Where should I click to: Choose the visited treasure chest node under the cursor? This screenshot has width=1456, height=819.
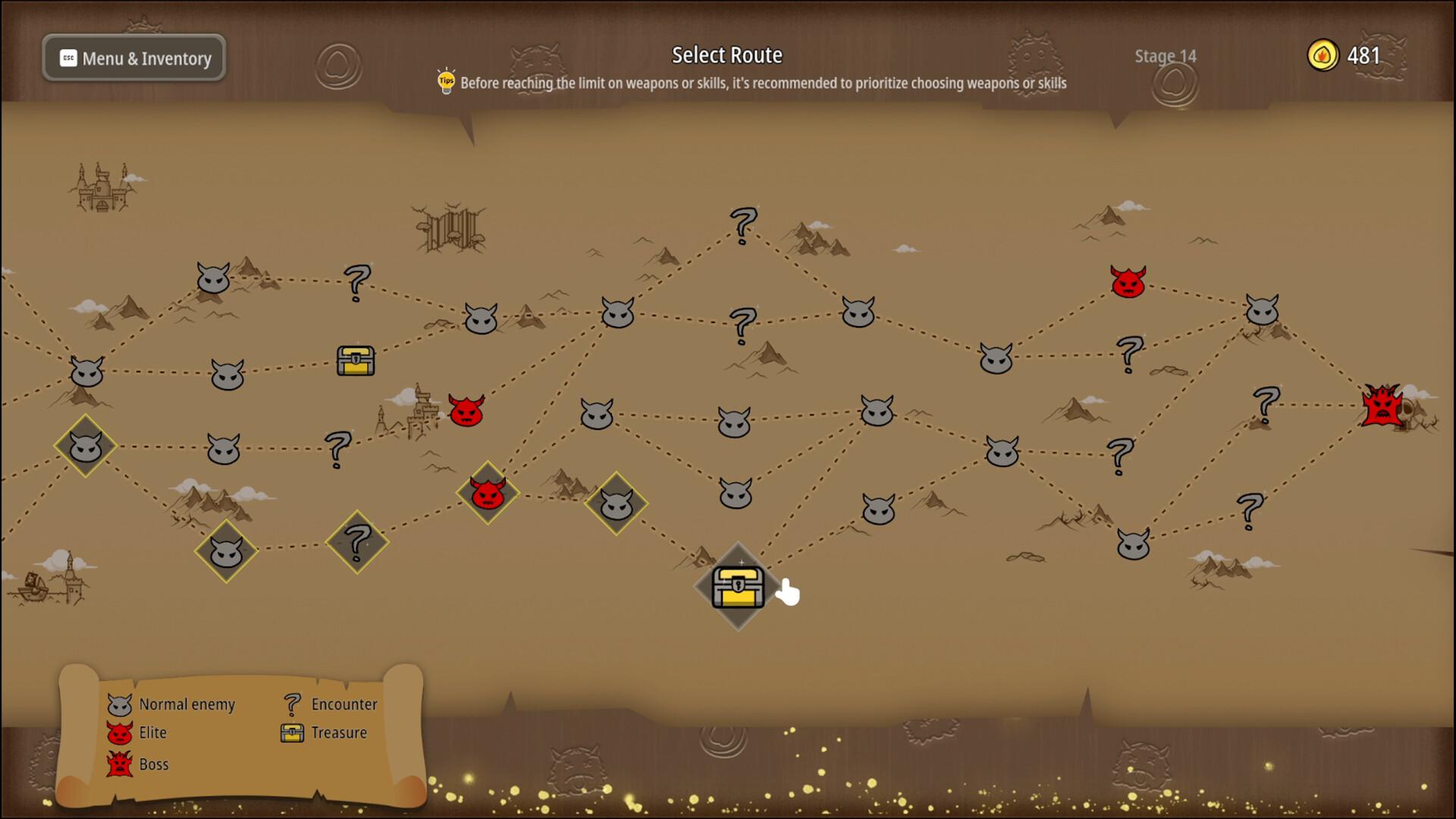pos(738,587)
